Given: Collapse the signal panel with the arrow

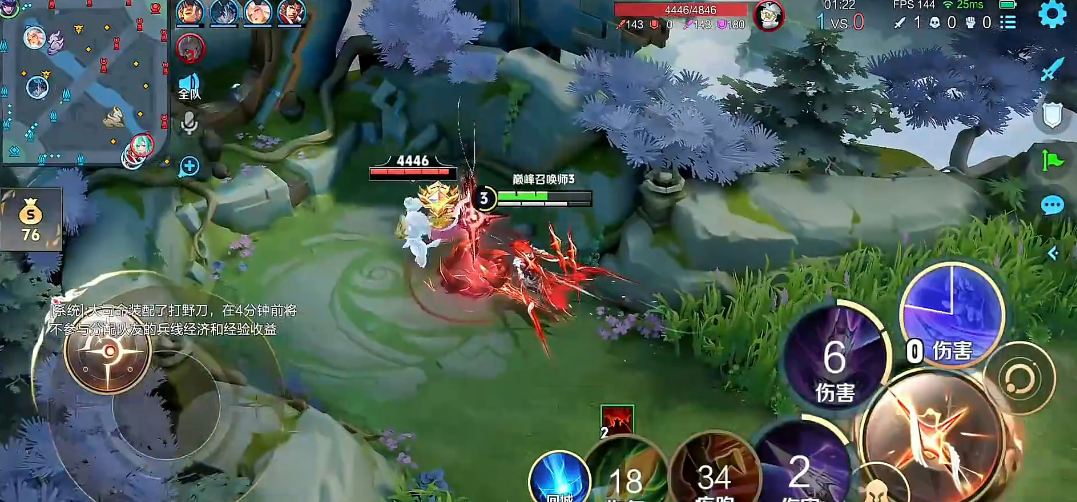Looking at the screenshot, I should point(1052,254).
